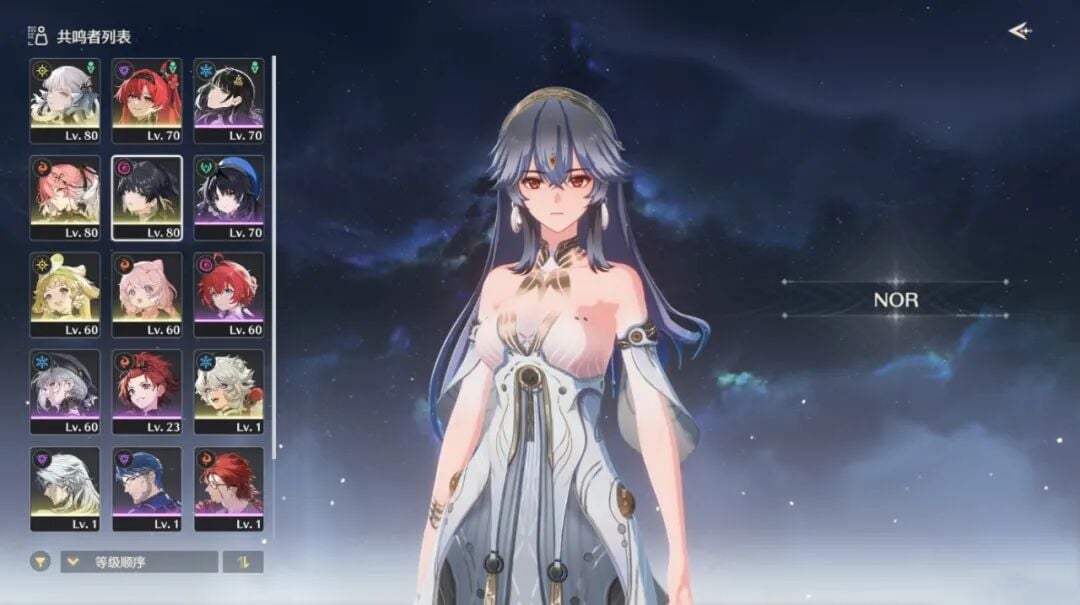Screen dimensions: 1080x605
Task: Choose the red-haired resonator with black headband
Action: pyautogui.click(x=147, y=100)
